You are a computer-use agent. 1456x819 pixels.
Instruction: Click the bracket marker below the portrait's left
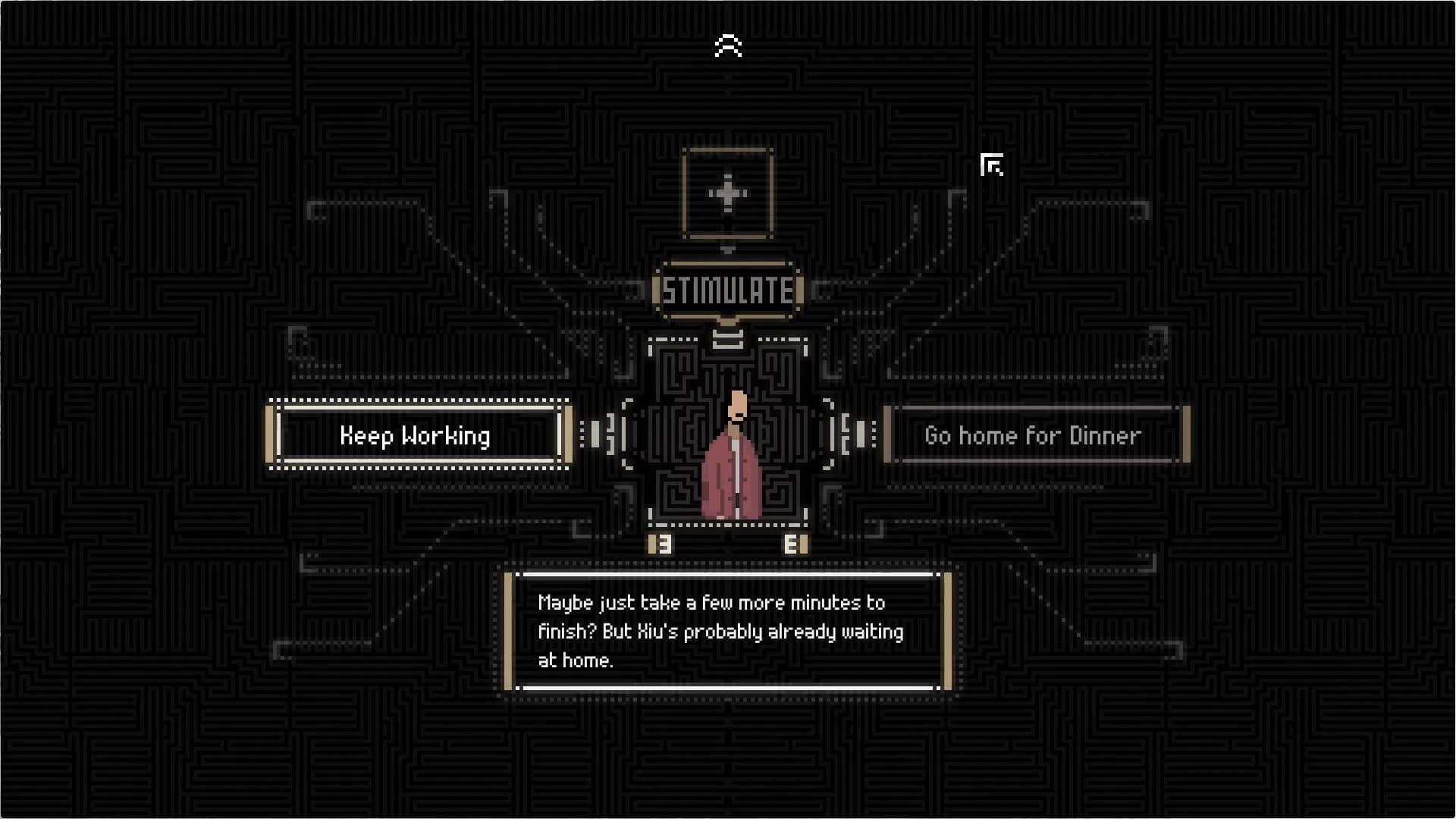(661, 544)
